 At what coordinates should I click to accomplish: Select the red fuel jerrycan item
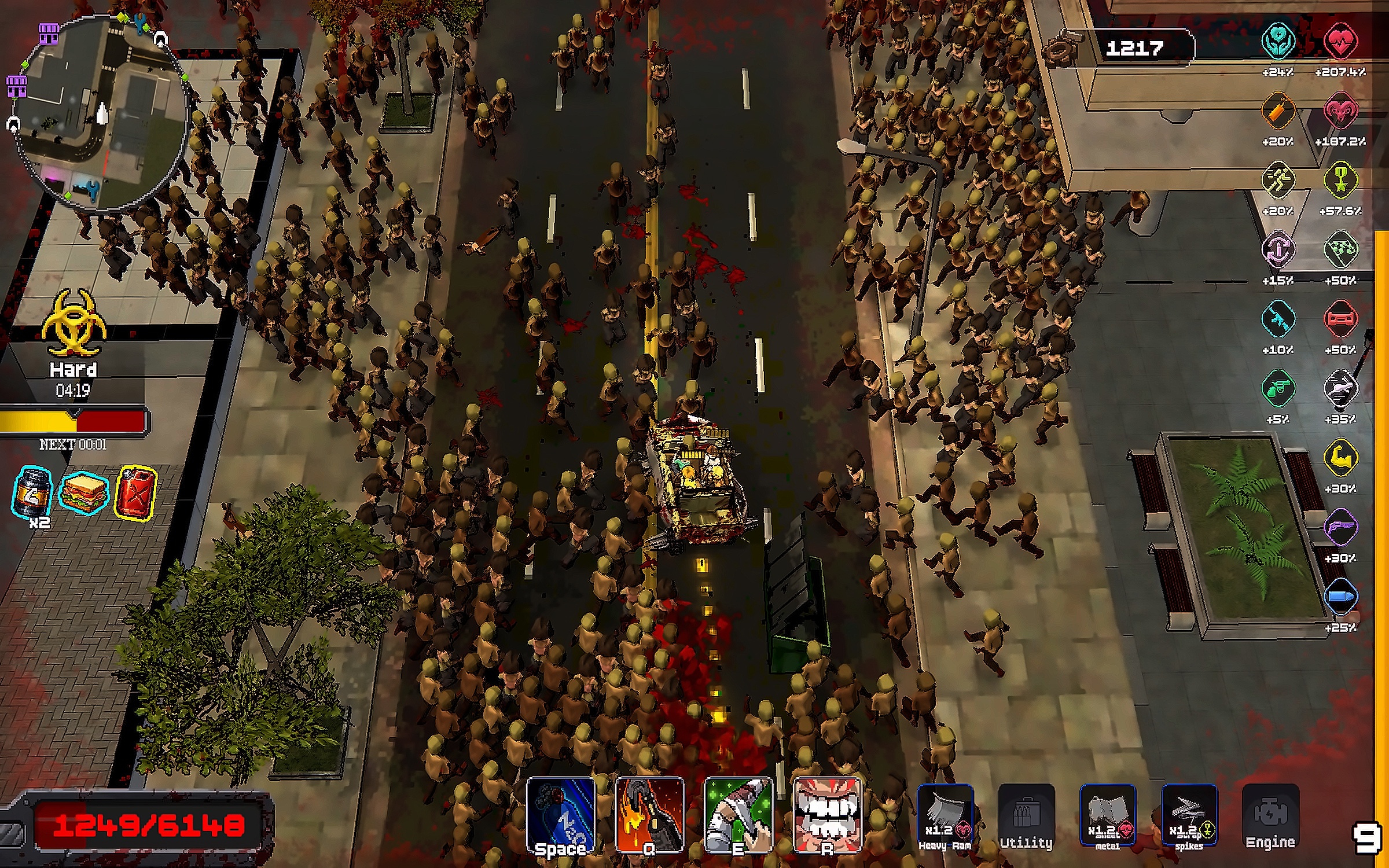point(135,493)
